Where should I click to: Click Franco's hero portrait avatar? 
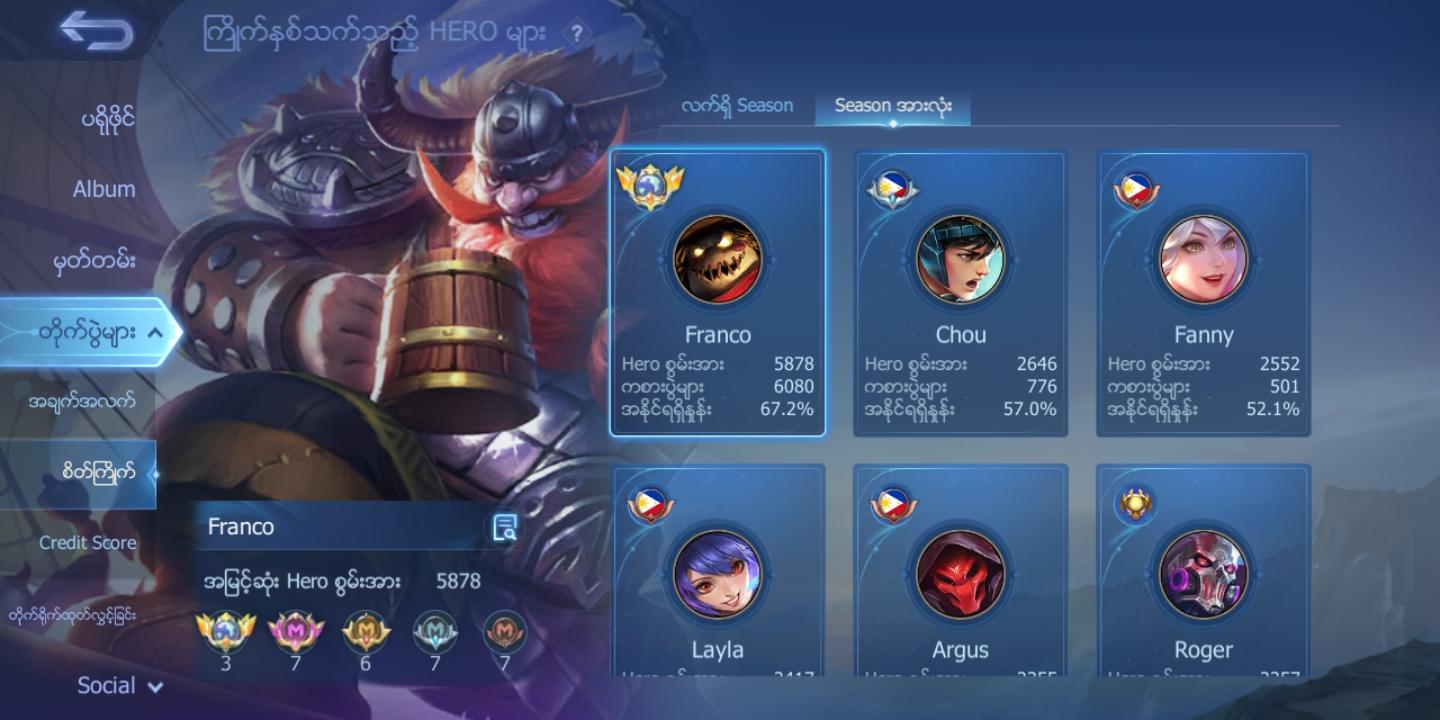(x=718, y=260)
